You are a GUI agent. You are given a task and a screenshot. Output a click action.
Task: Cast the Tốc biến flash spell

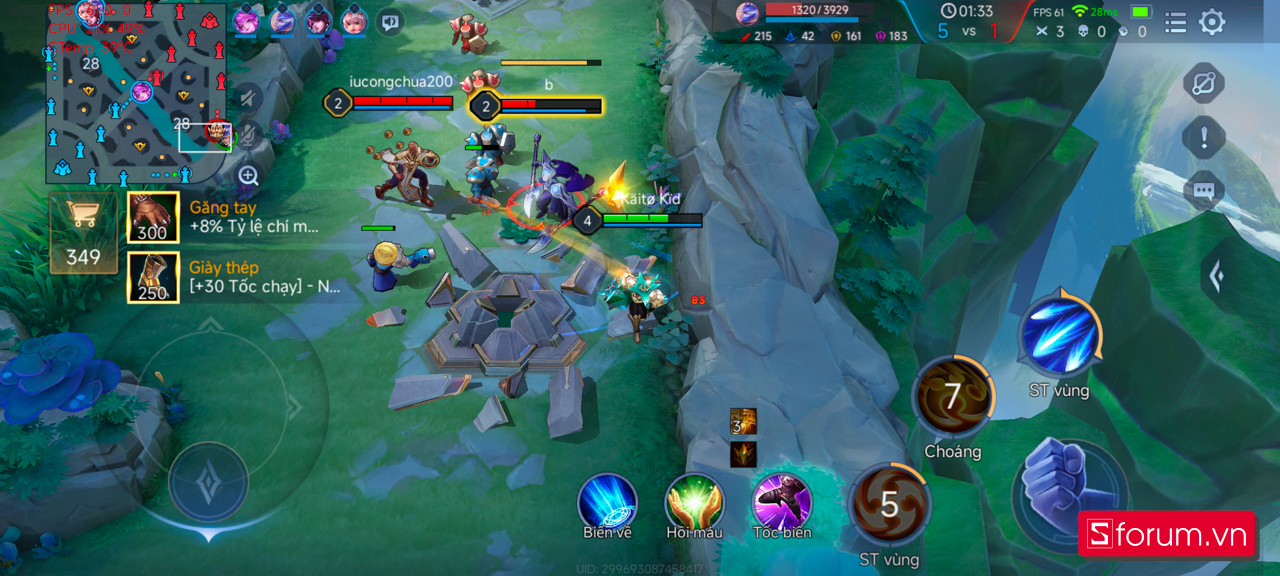click(782, 502)
